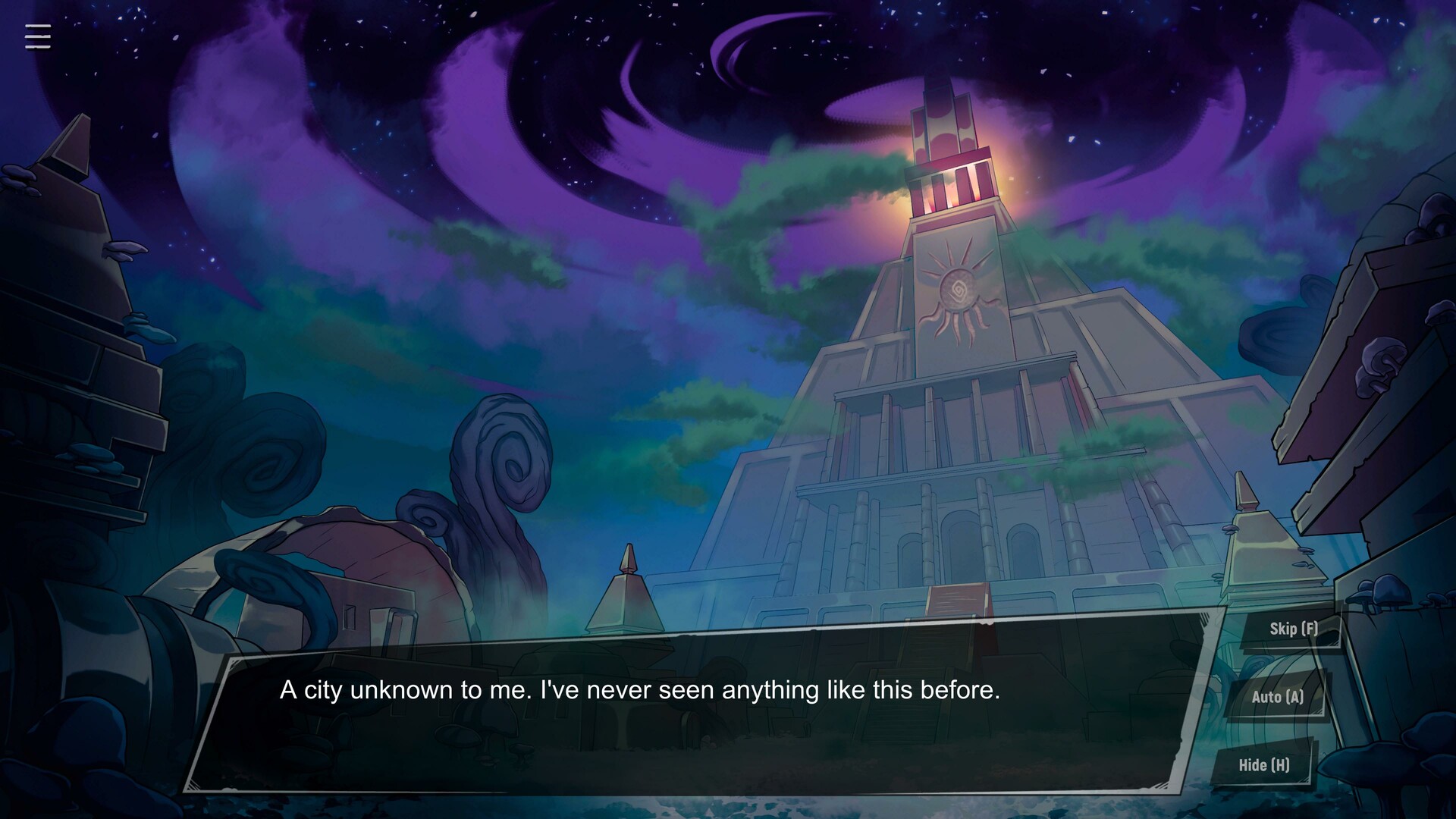Open the hamburger menu
1456x819 pixels.
[x=38, y=36]
